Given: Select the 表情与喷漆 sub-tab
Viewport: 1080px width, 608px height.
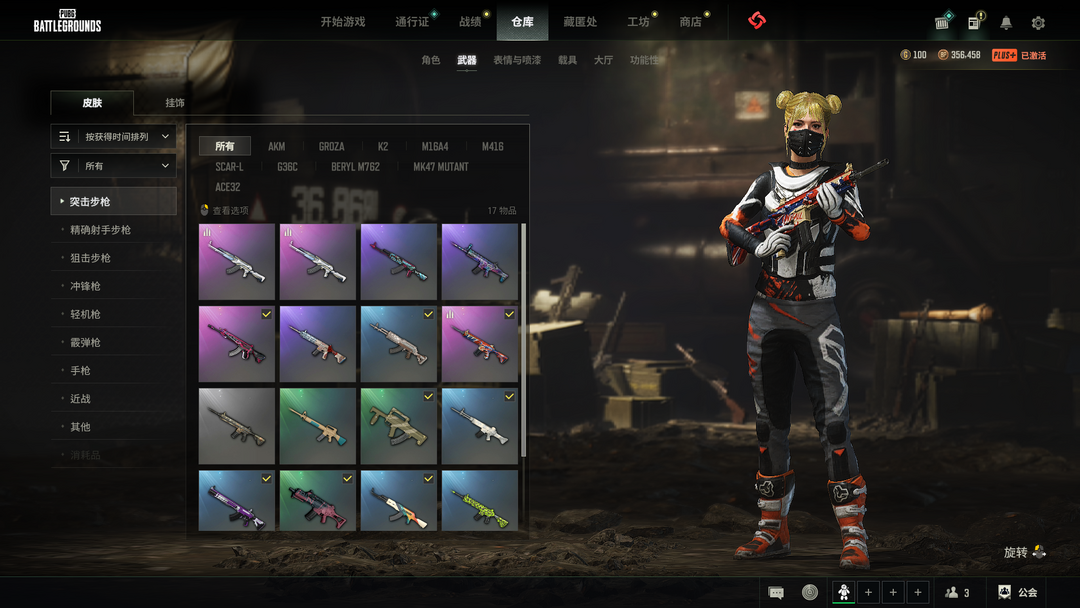Looking at the screenshot, I should 517,61.
